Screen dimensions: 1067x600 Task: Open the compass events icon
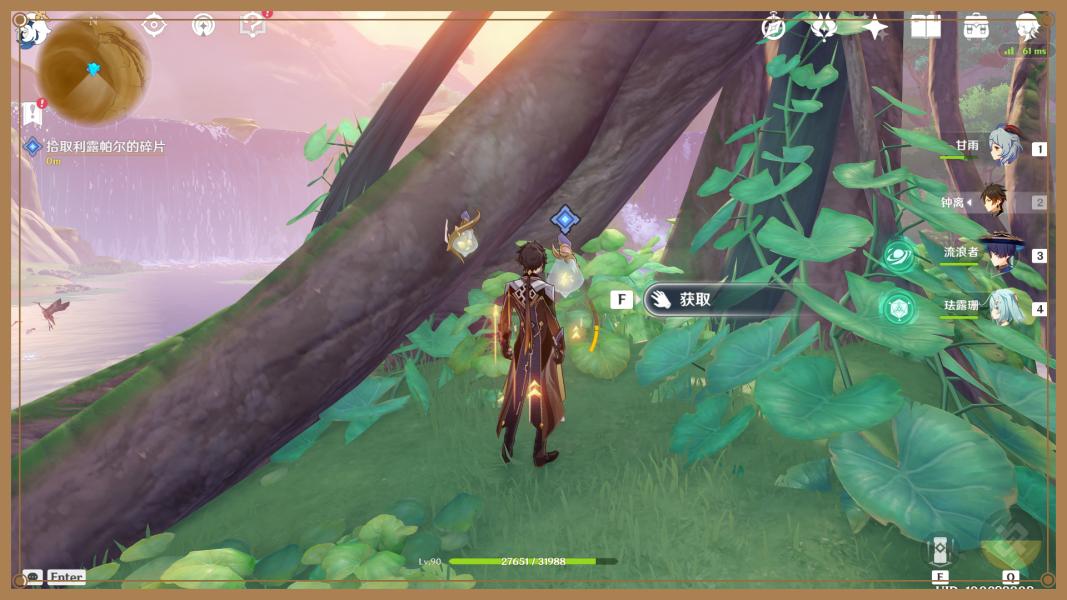coord(773,27)
